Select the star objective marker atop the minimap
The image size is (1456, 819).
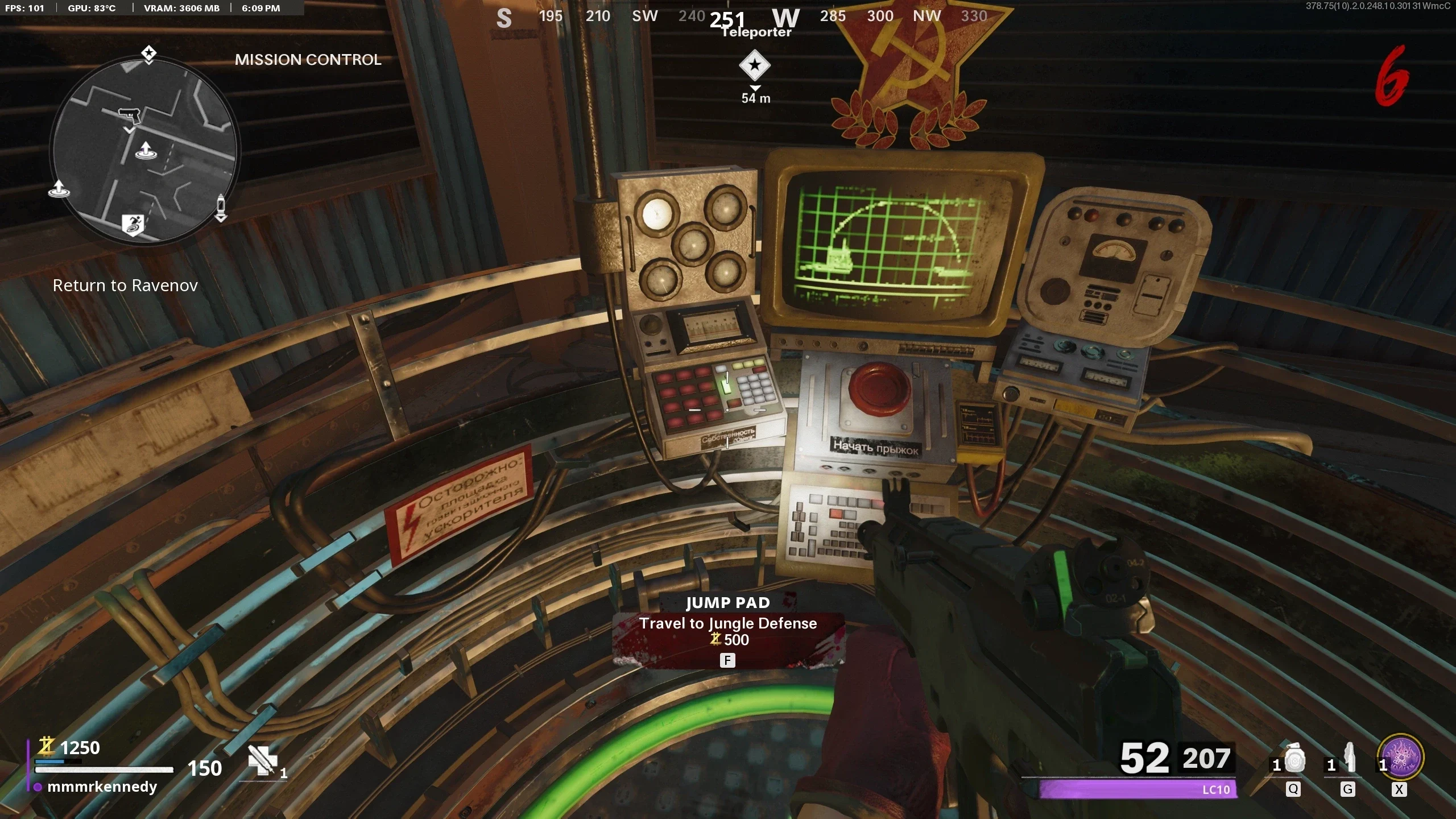click(x=149, y=54)
